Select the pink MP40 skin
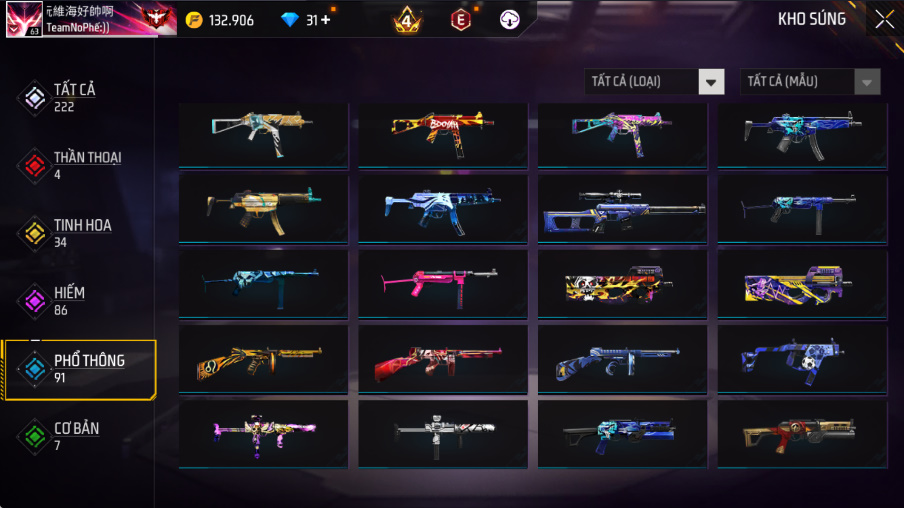Image resolution: width=904 pixels, height=508 pixels. [x=442, y=284]
